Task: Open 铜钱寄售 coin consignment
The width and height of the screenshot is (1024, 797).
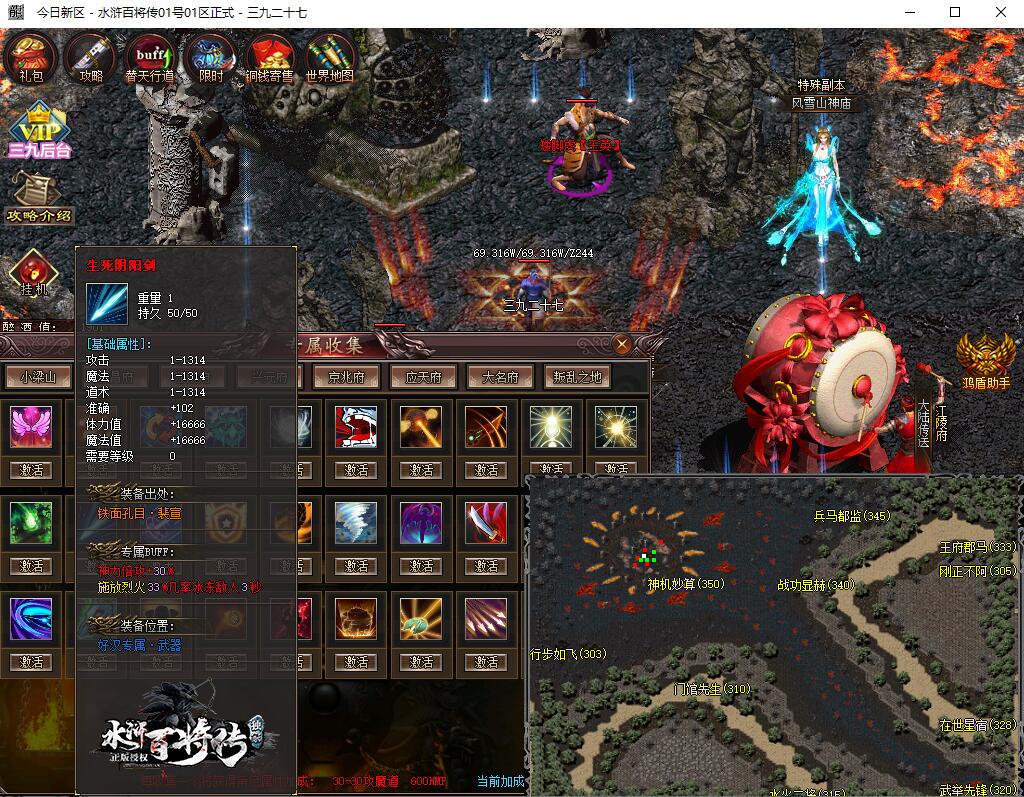Action: [269, 56]
